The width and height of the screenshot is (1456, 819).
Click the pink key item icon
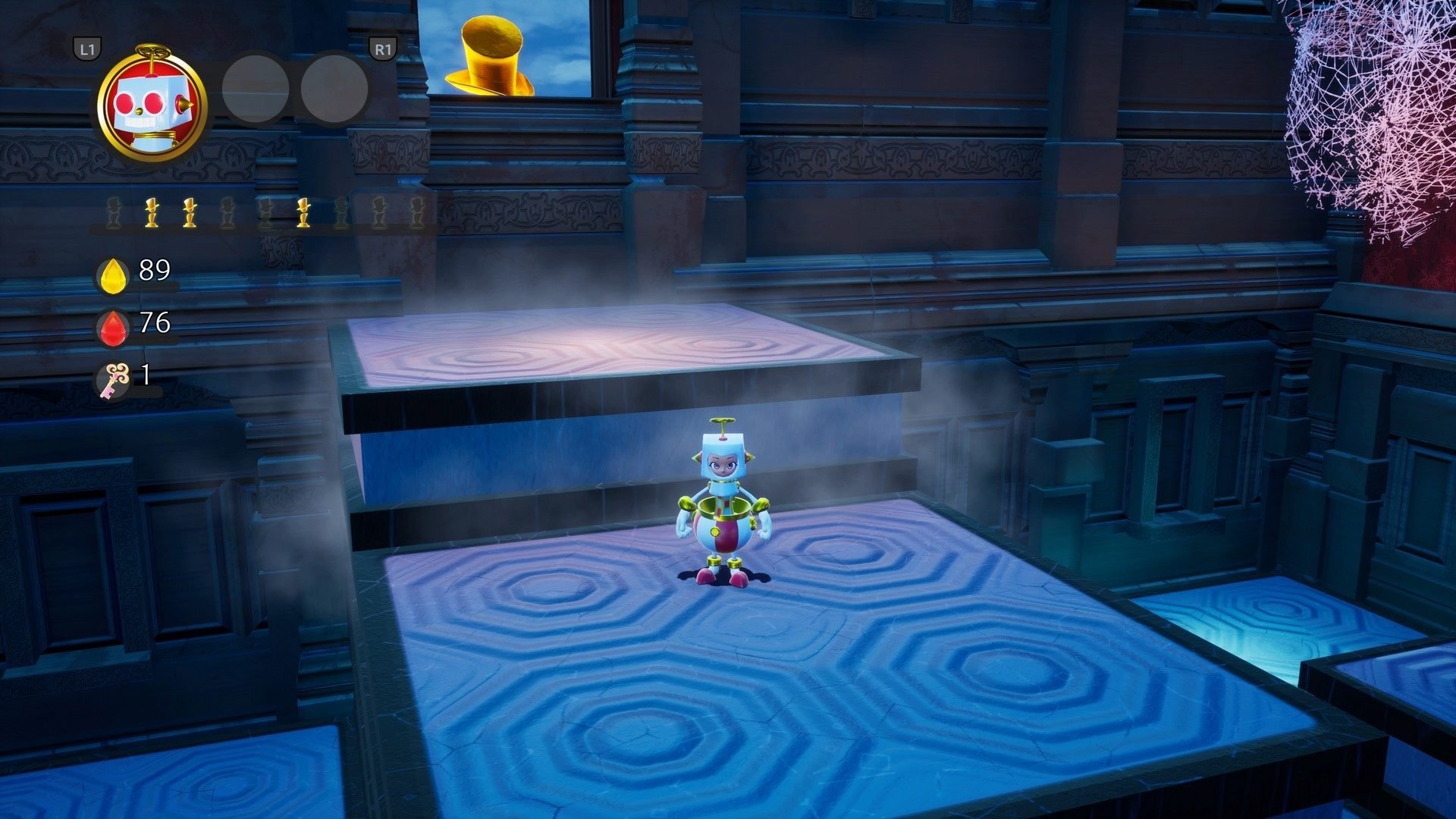pyautogui.click(x=116, y=378)
